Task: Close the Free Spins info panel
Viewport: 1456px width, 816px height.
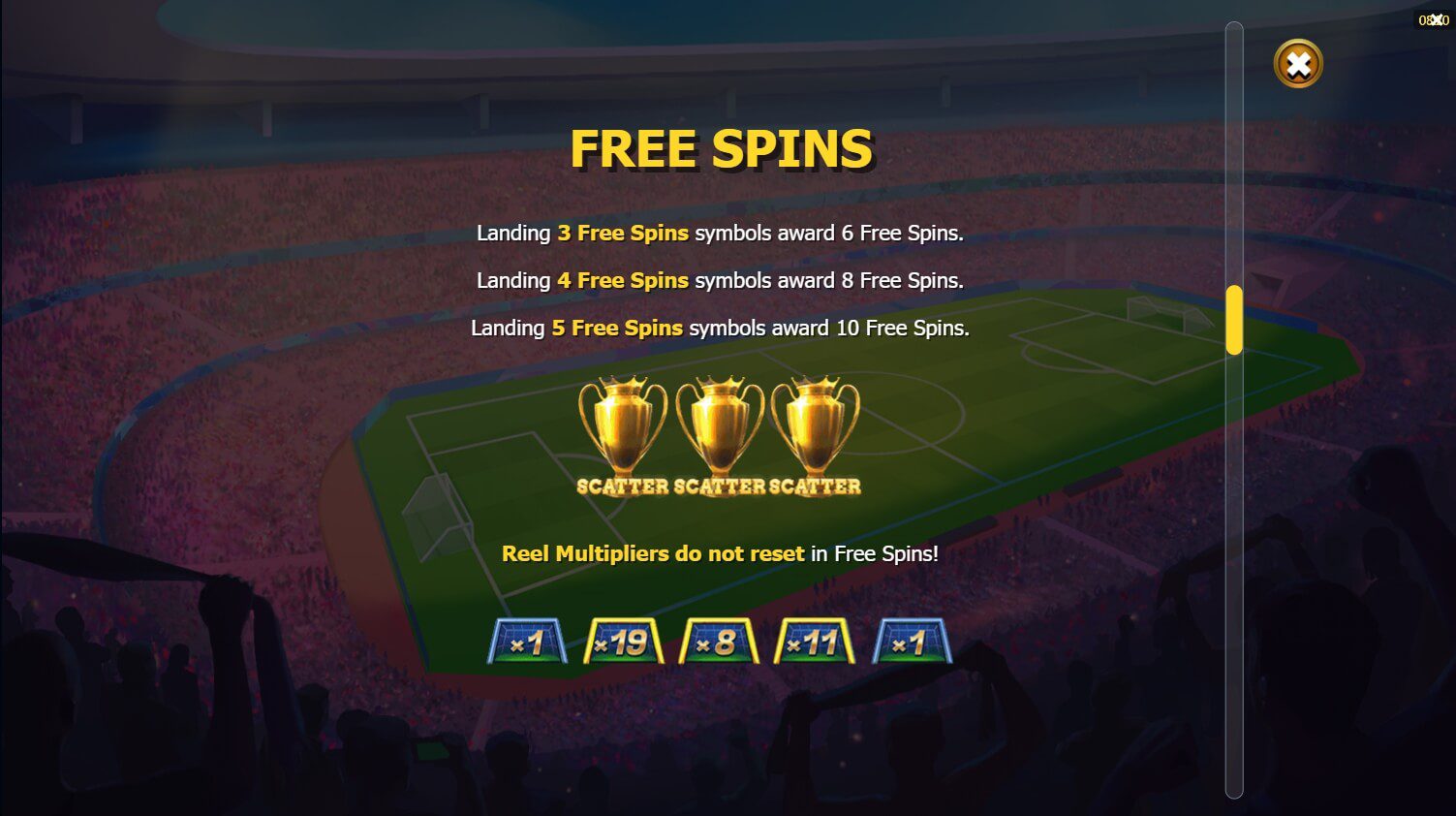Action: pos(1298,63)
